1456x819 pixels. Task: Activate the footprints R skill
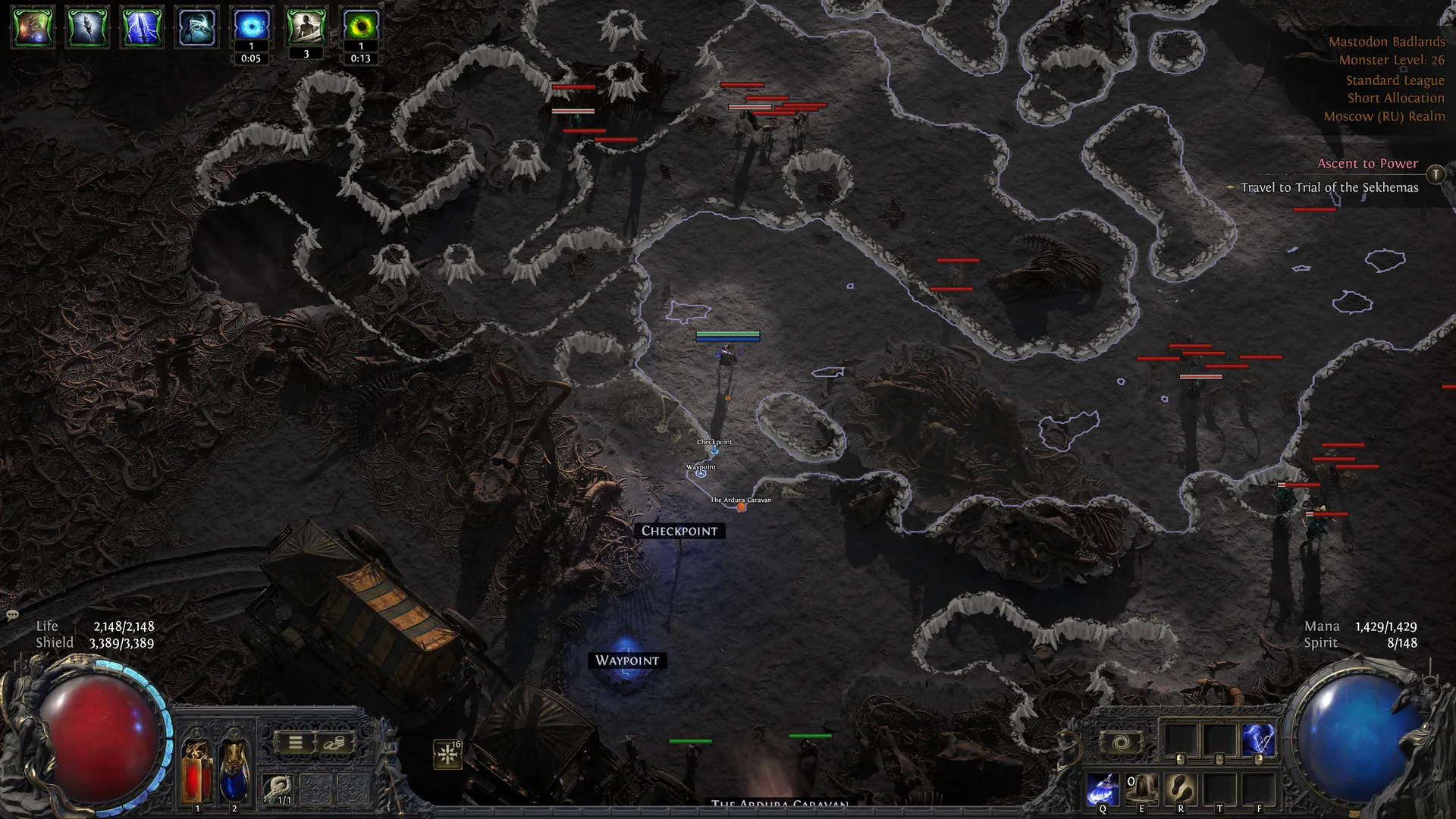click(x=1181, y=789)
